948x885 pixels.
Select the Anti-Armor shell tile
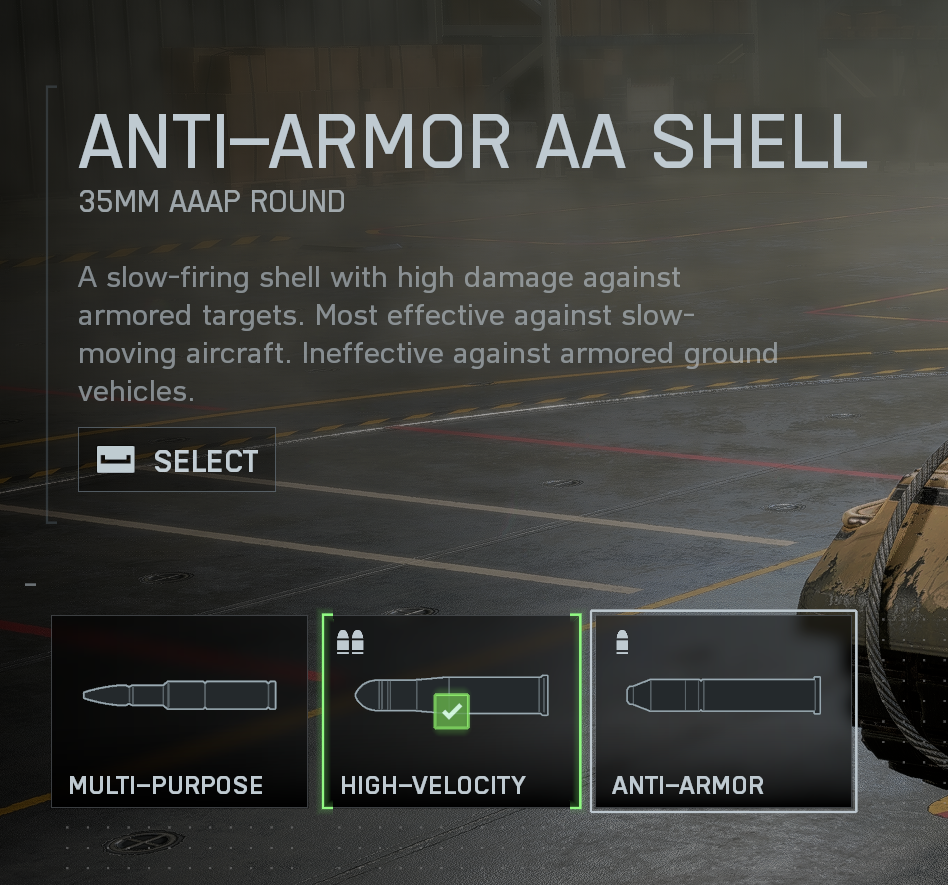(x=723, y=710)
